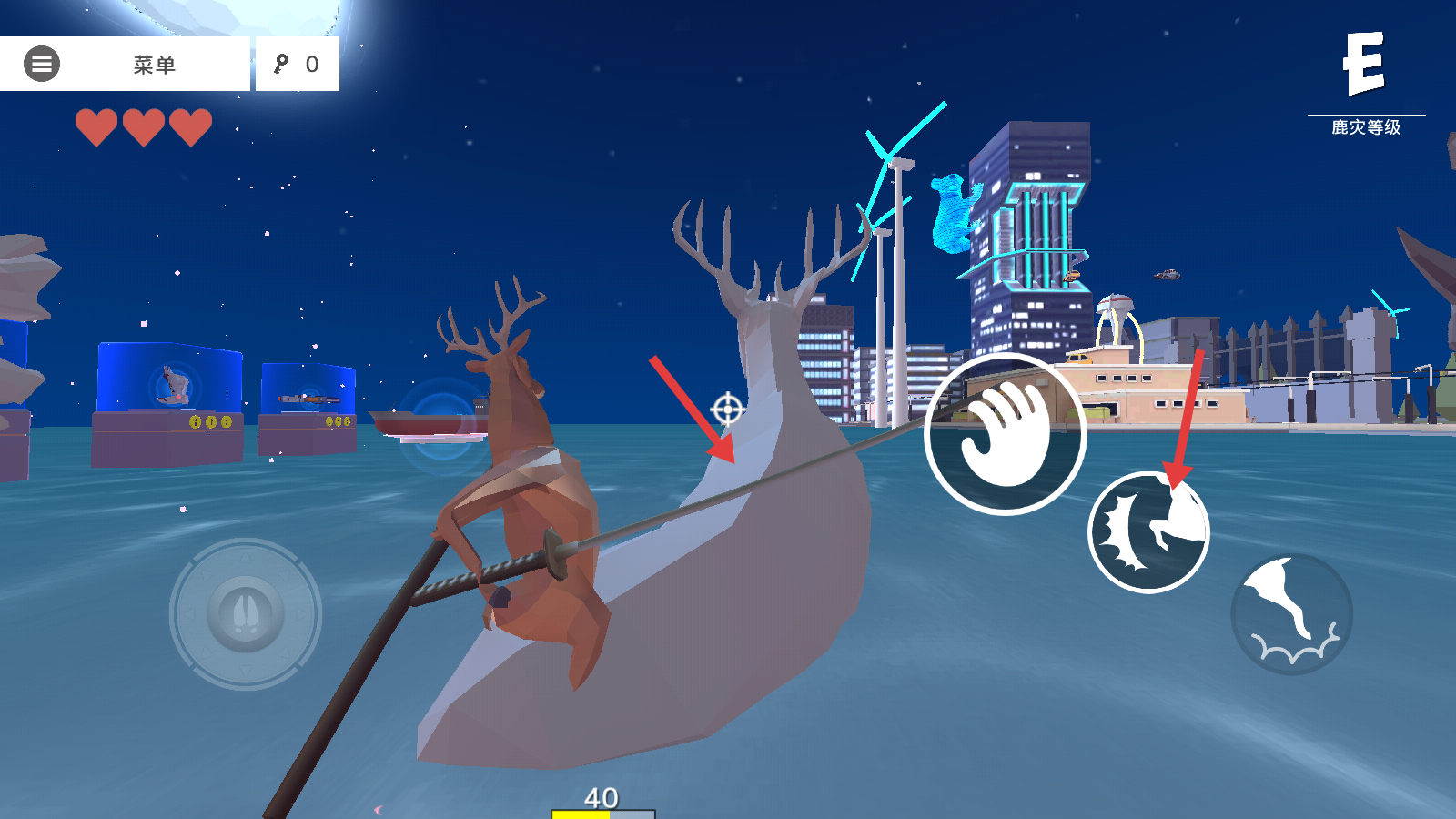1456x819 pixels.
Task: Open the 菜单 menu button
Action: click(x=125, y=64)
